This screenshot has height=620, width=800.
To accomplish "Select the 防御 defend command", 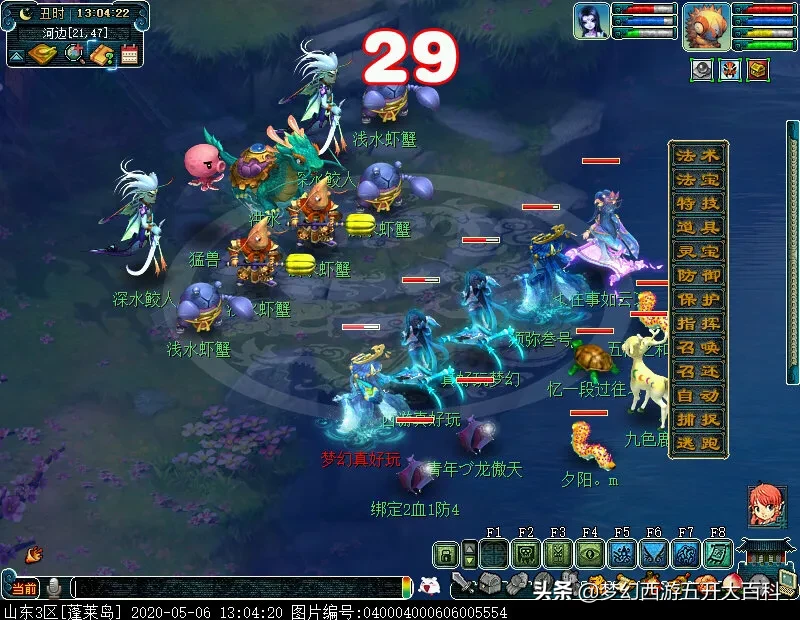I will (698, 276).
